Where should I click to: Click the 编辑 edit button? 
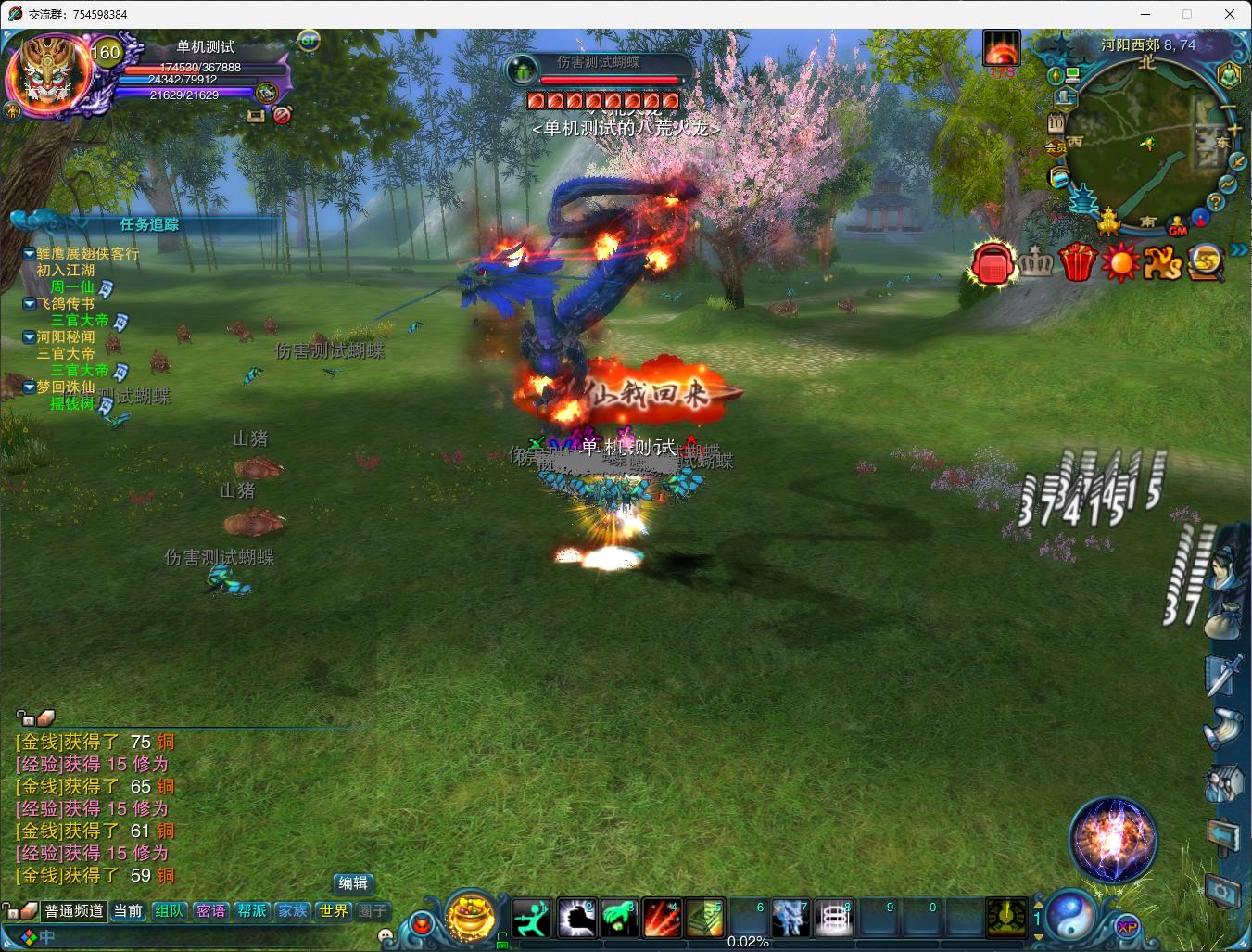pos(353,883)
